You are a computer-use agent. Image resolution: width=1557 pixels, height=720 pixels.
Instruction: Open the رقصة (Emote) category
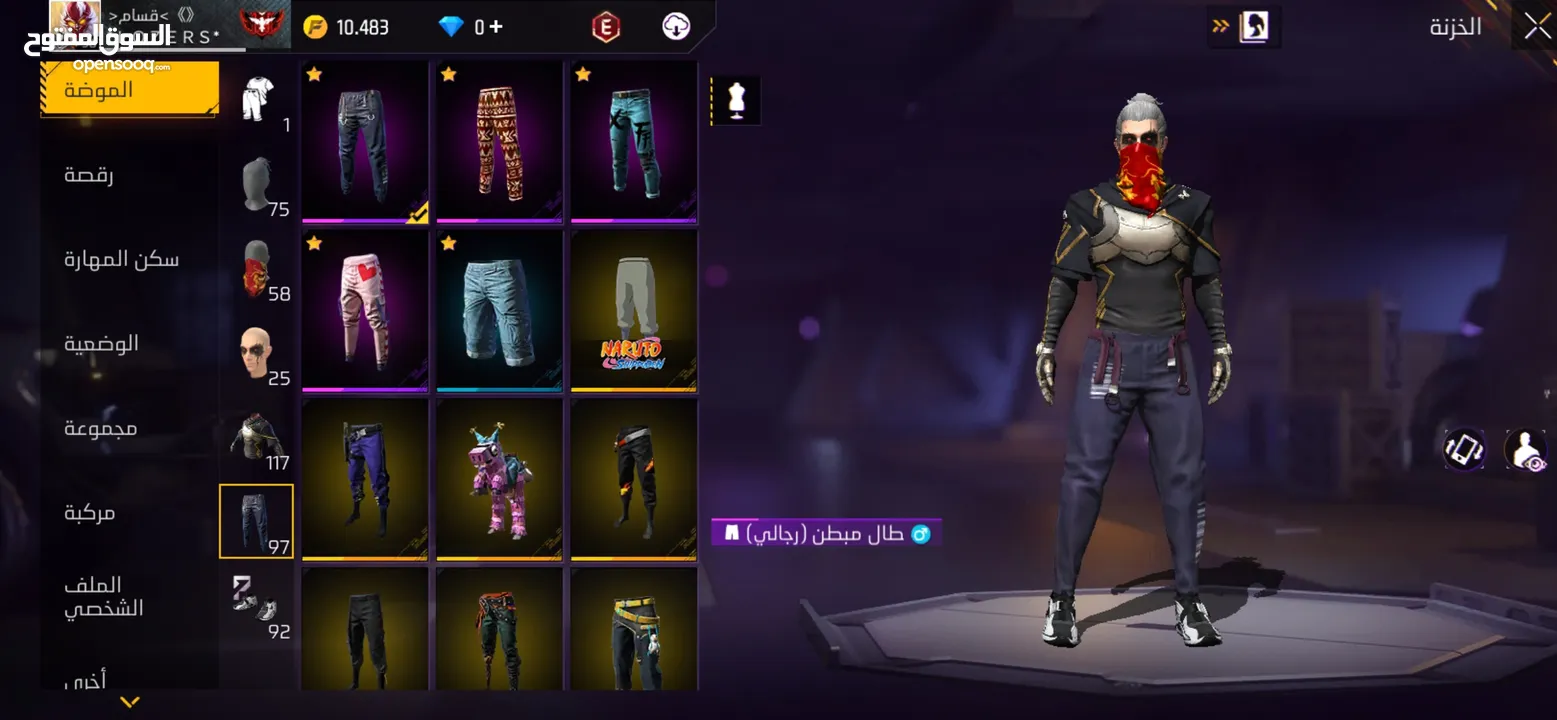[89, 175]
